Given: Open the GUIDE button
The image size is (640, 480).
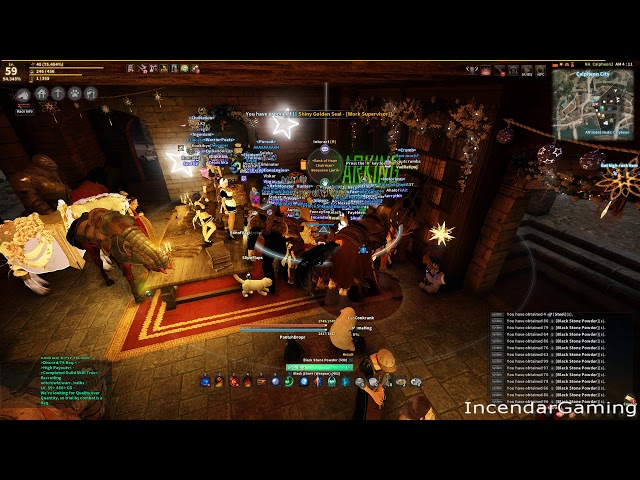Looking at the screenshot, I should pyautogui.click(x=526, y=71).
